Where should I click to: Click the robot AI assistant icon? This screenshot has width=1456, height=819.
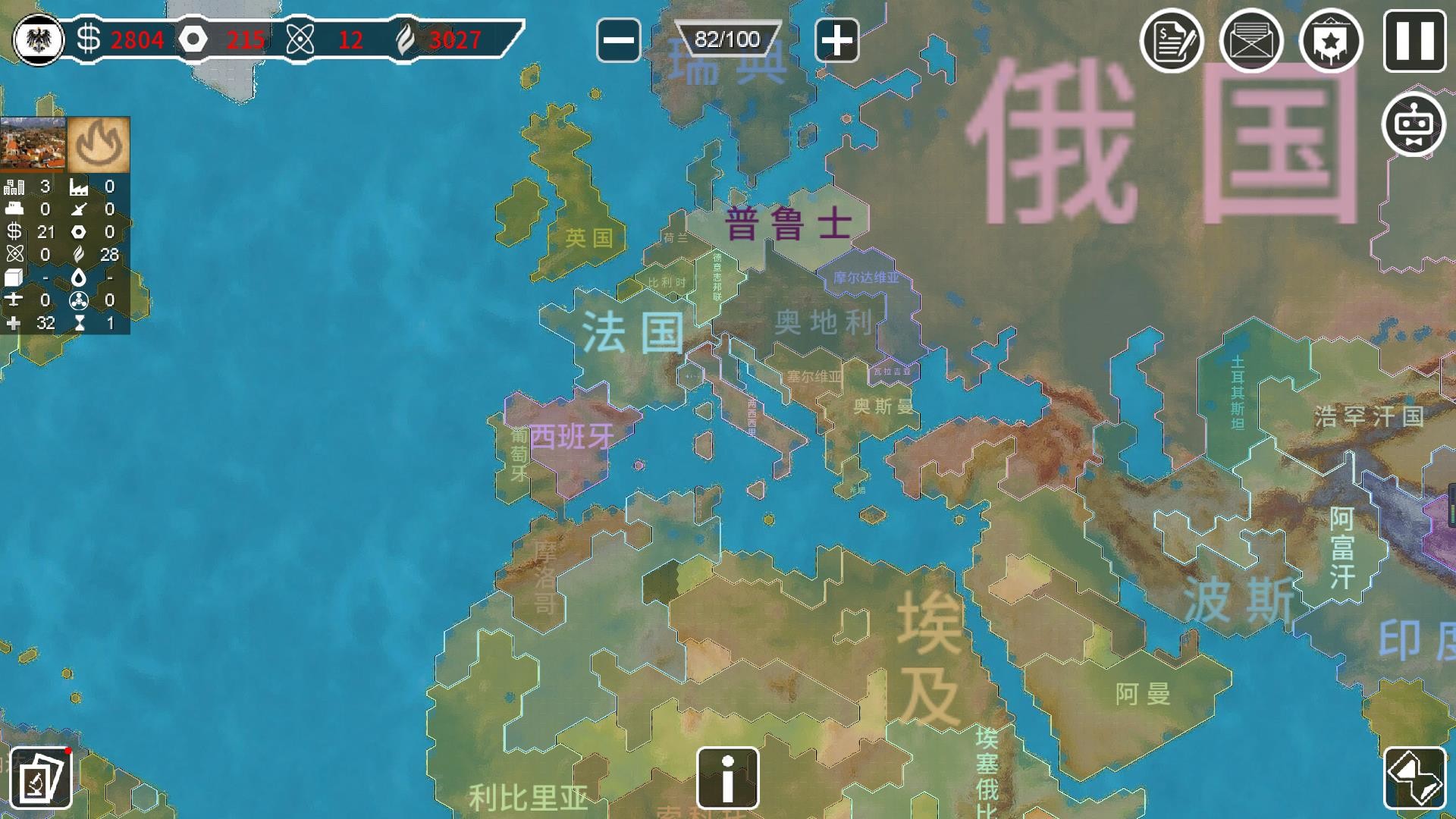pyautogui.click(x=1414, y=125)
